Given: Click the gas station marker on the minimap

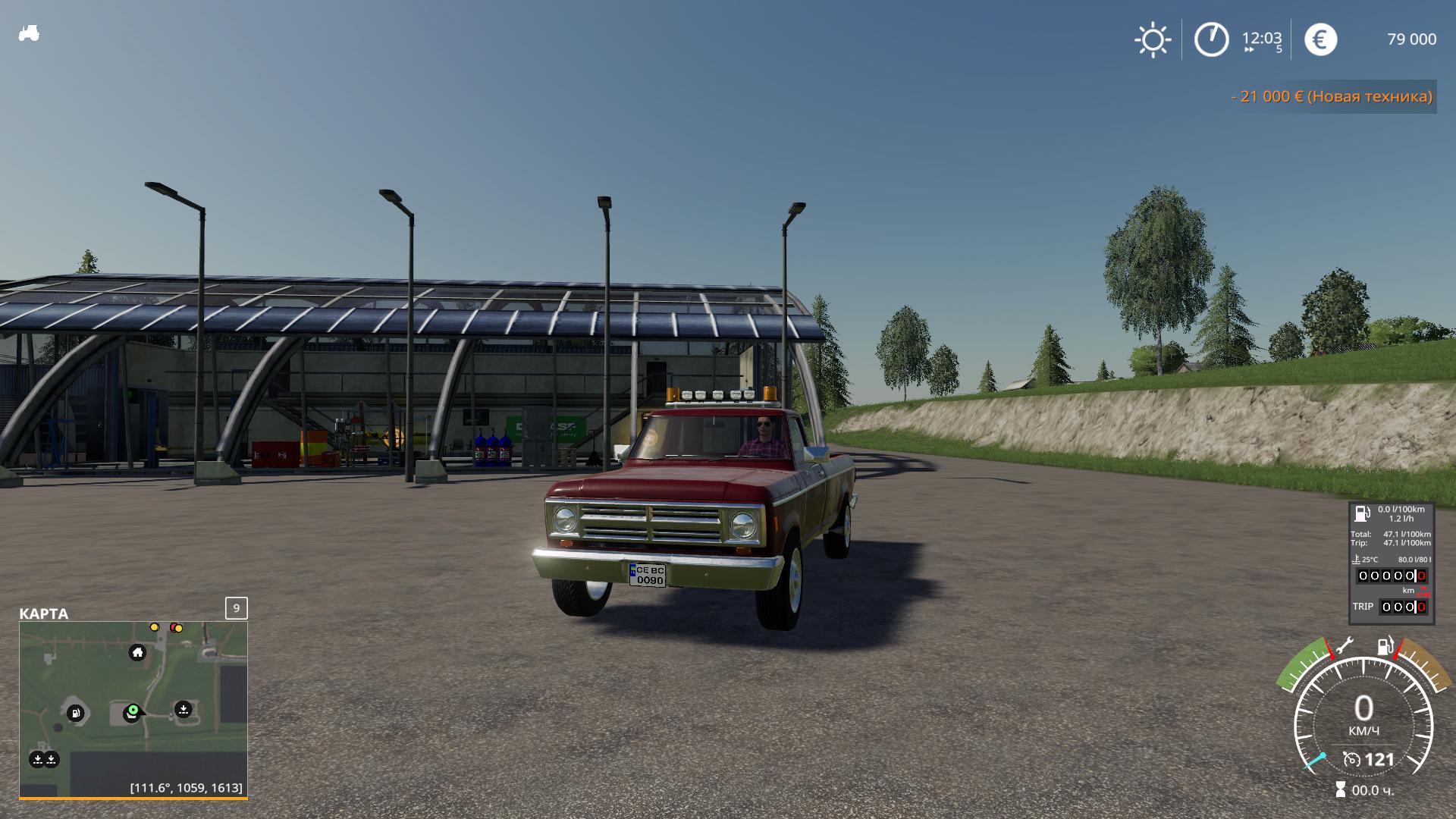Looking at the screenshot, I should pyautogui.click(x=75, y=711).
